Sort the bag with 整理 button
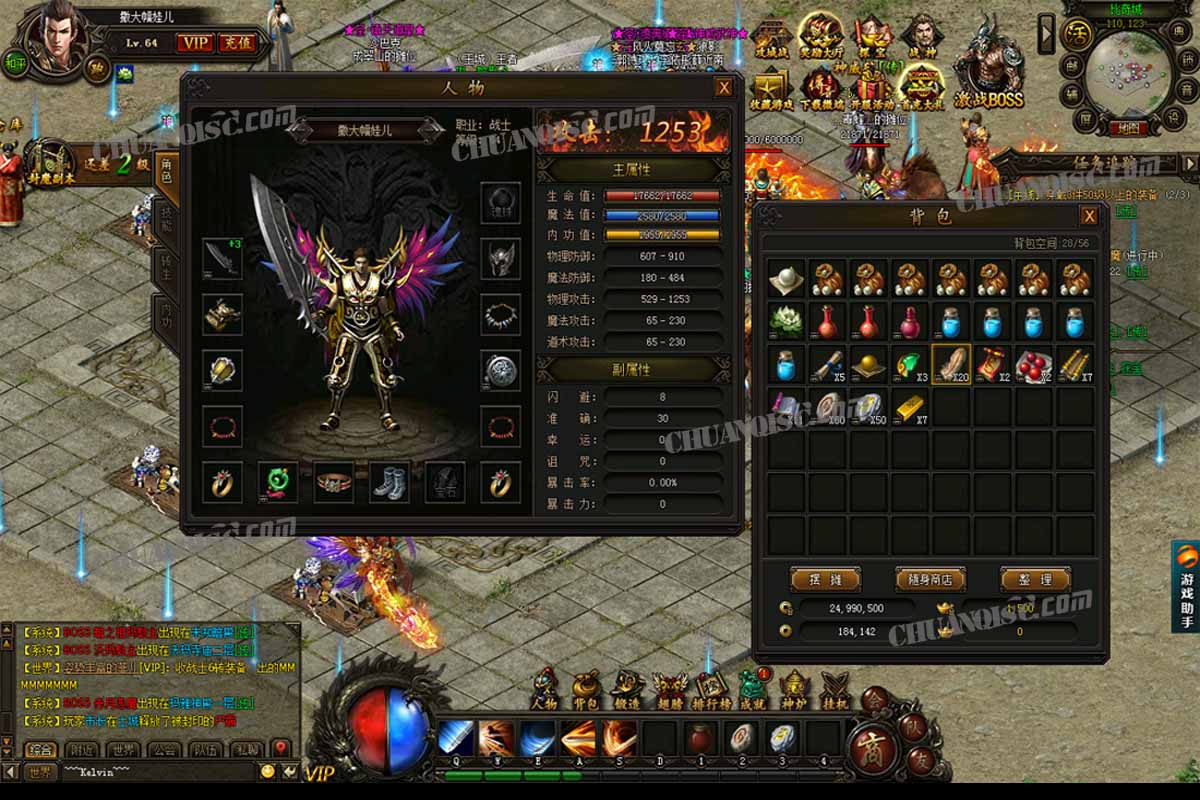 pyautogui.click(x=1035, y=579)
